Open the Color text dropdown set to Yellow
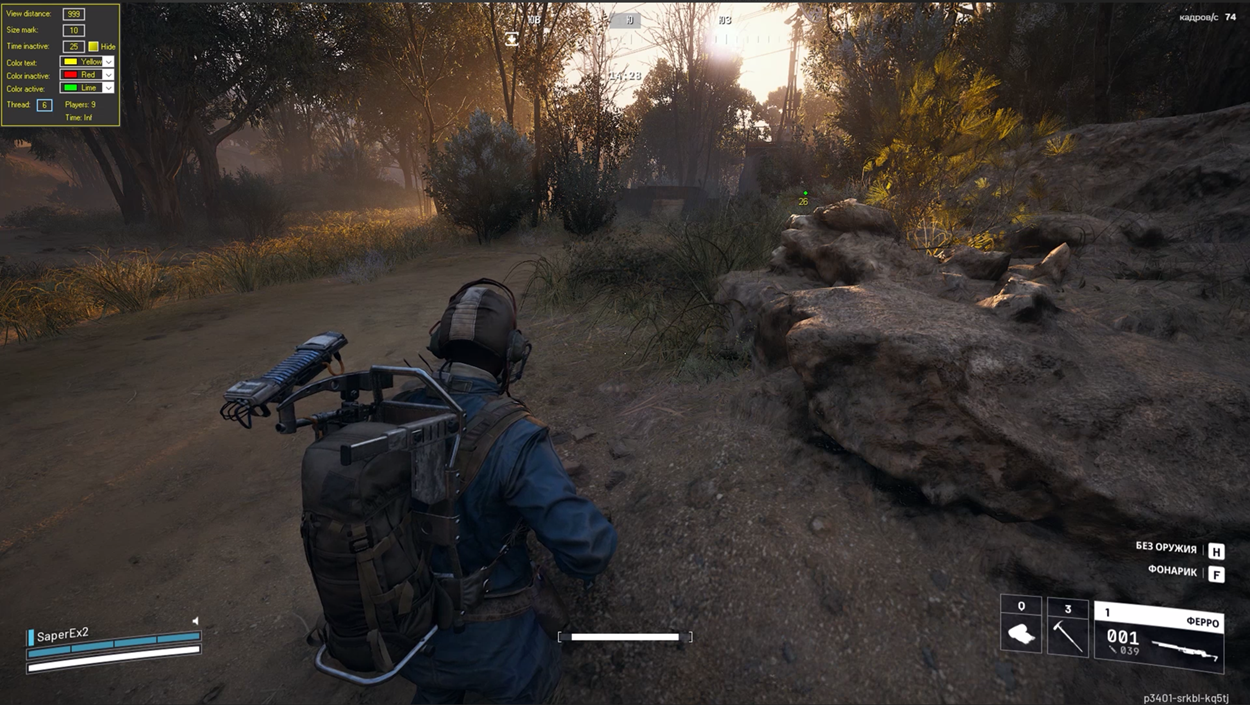1250x705 pixels. (108, 62)
